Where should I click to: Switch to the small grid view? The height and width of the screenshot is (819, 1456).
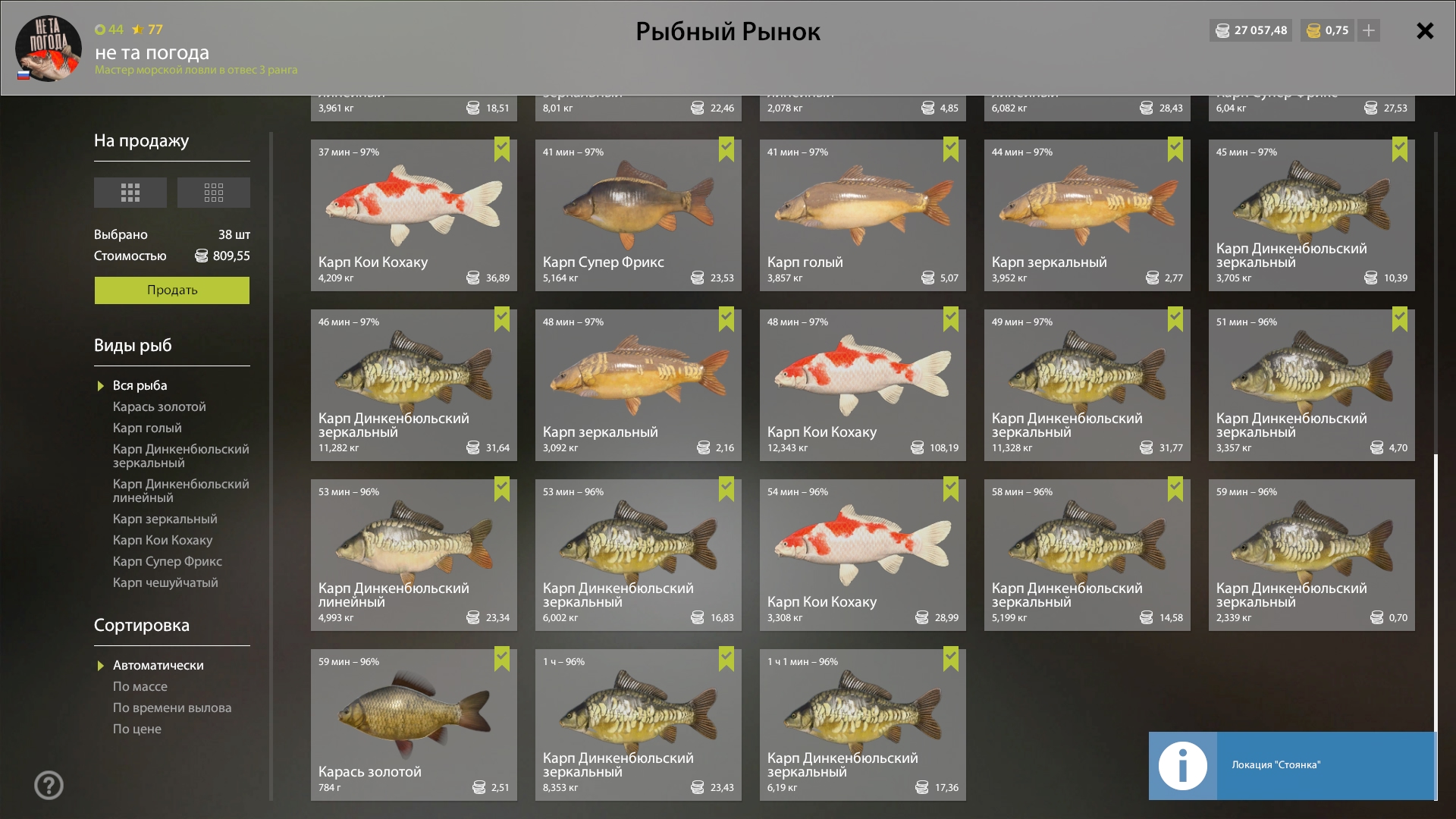pos(214,193)
